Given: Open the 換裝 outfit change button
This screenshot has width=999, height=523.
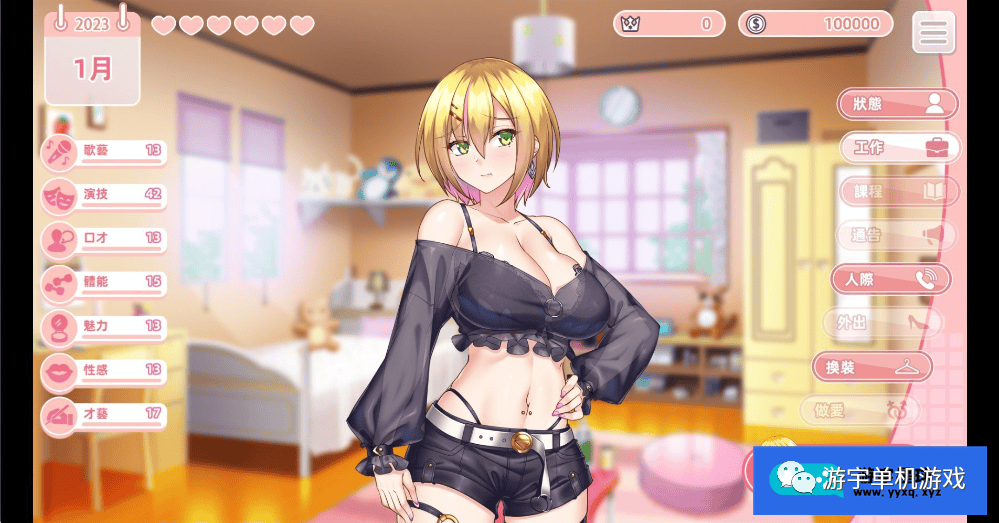Looking at the screenshot, I should click(871, 367).
